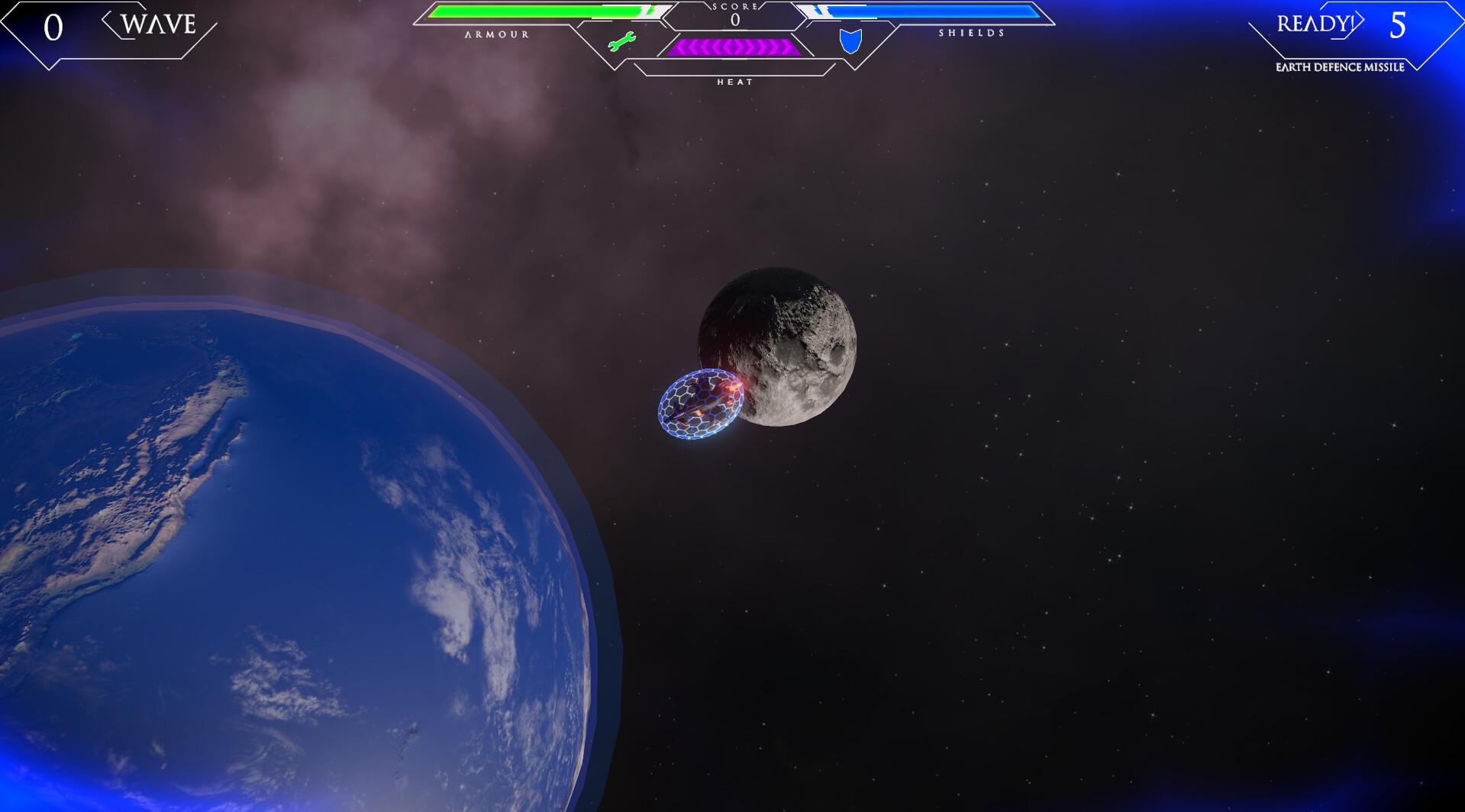Activate the Earth Defence Missile indicator

[1340, 66]
